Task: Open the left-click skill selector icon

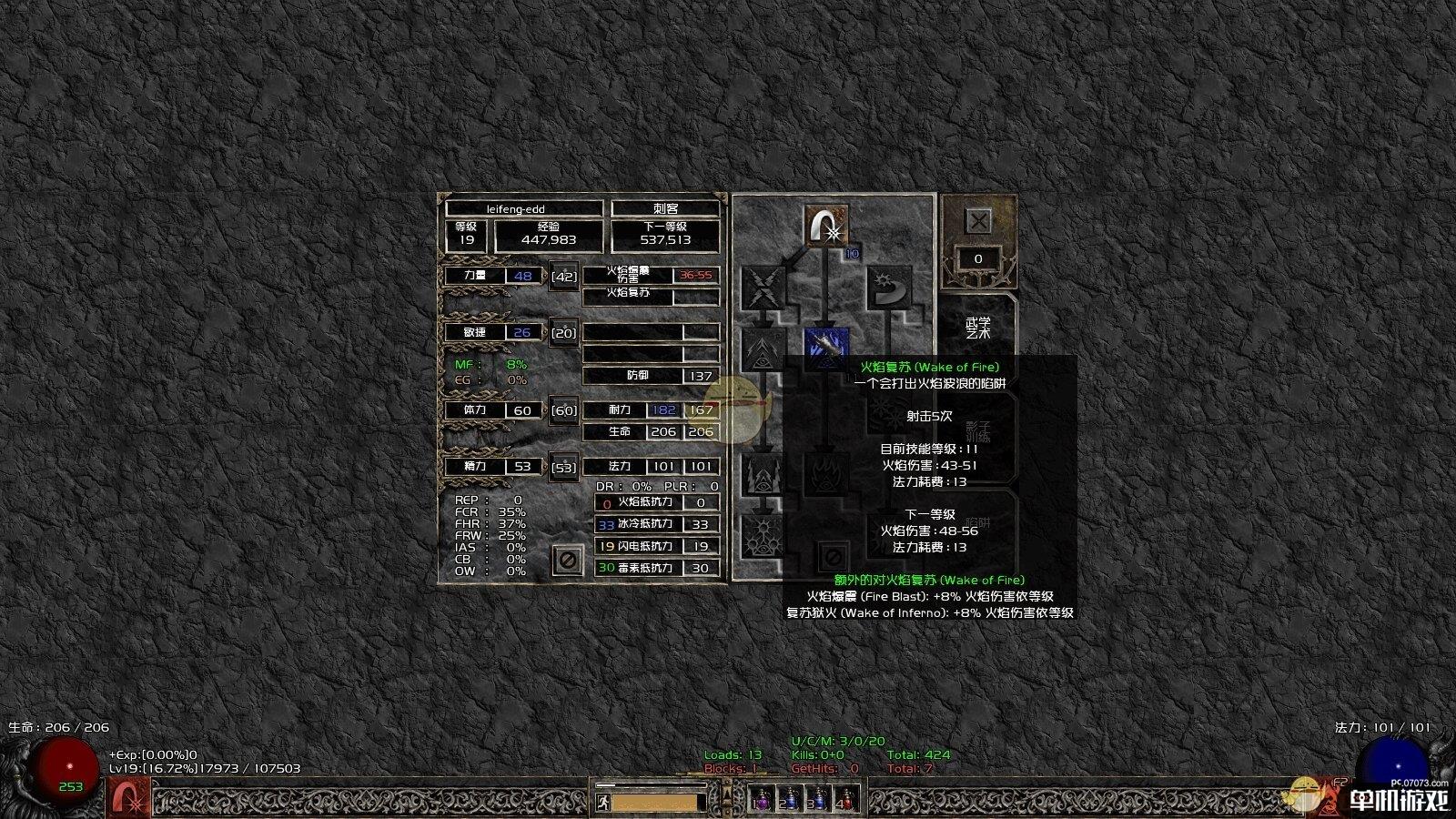Action: (130, 798)
